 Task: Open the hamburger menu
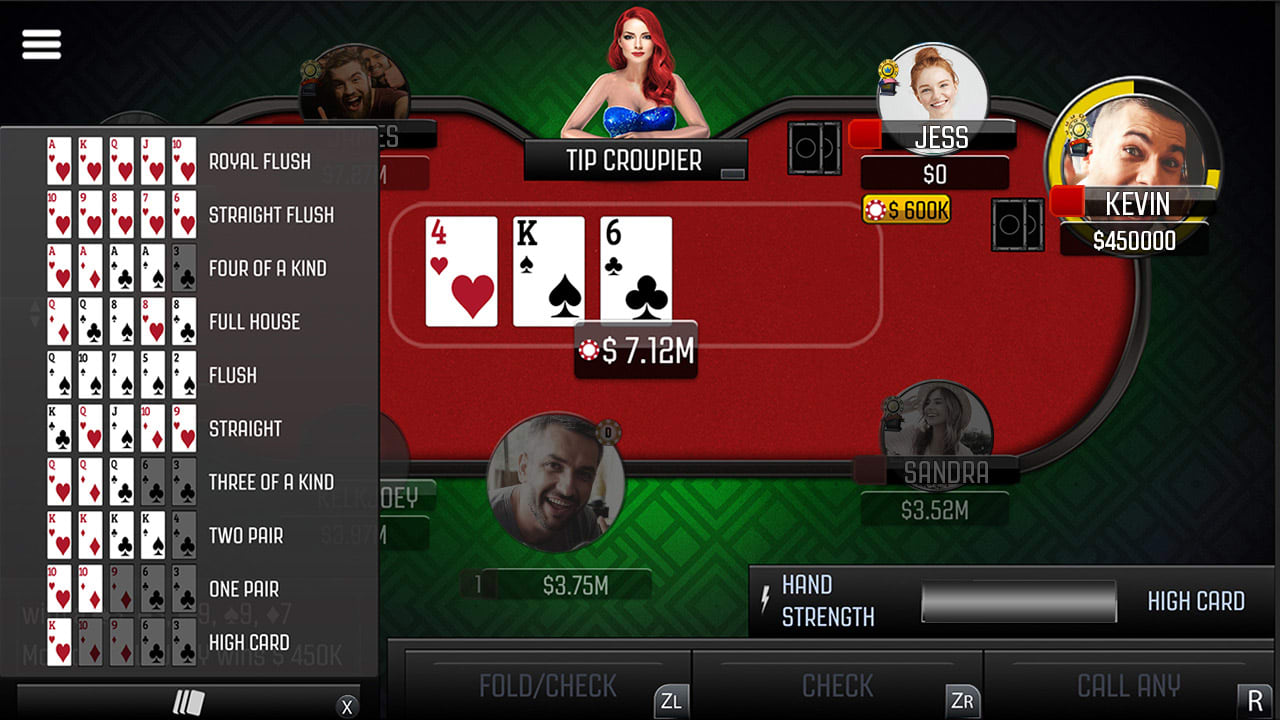(40, 43)
